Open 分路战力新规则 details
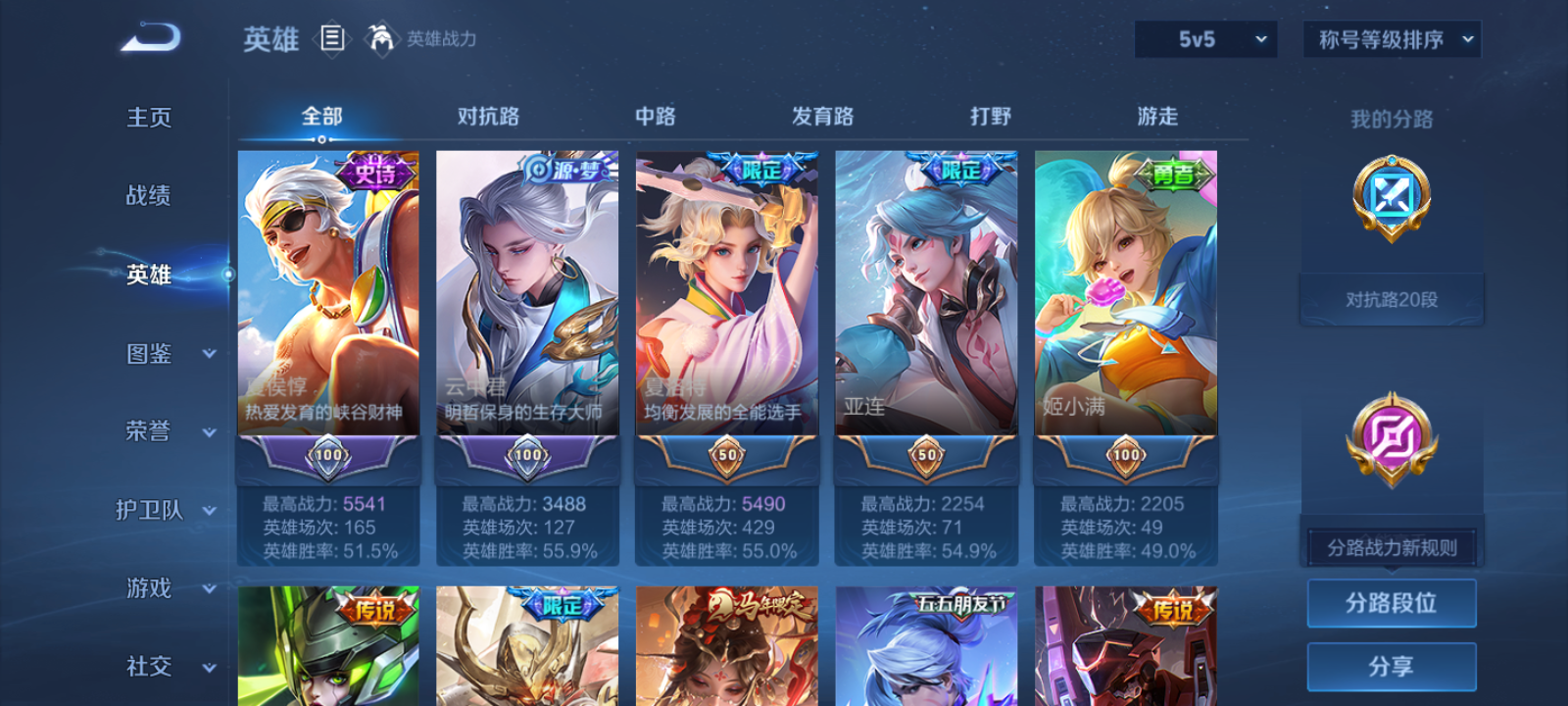The width and height of the screenshot is (1568, 706). tap(1393, 546)
